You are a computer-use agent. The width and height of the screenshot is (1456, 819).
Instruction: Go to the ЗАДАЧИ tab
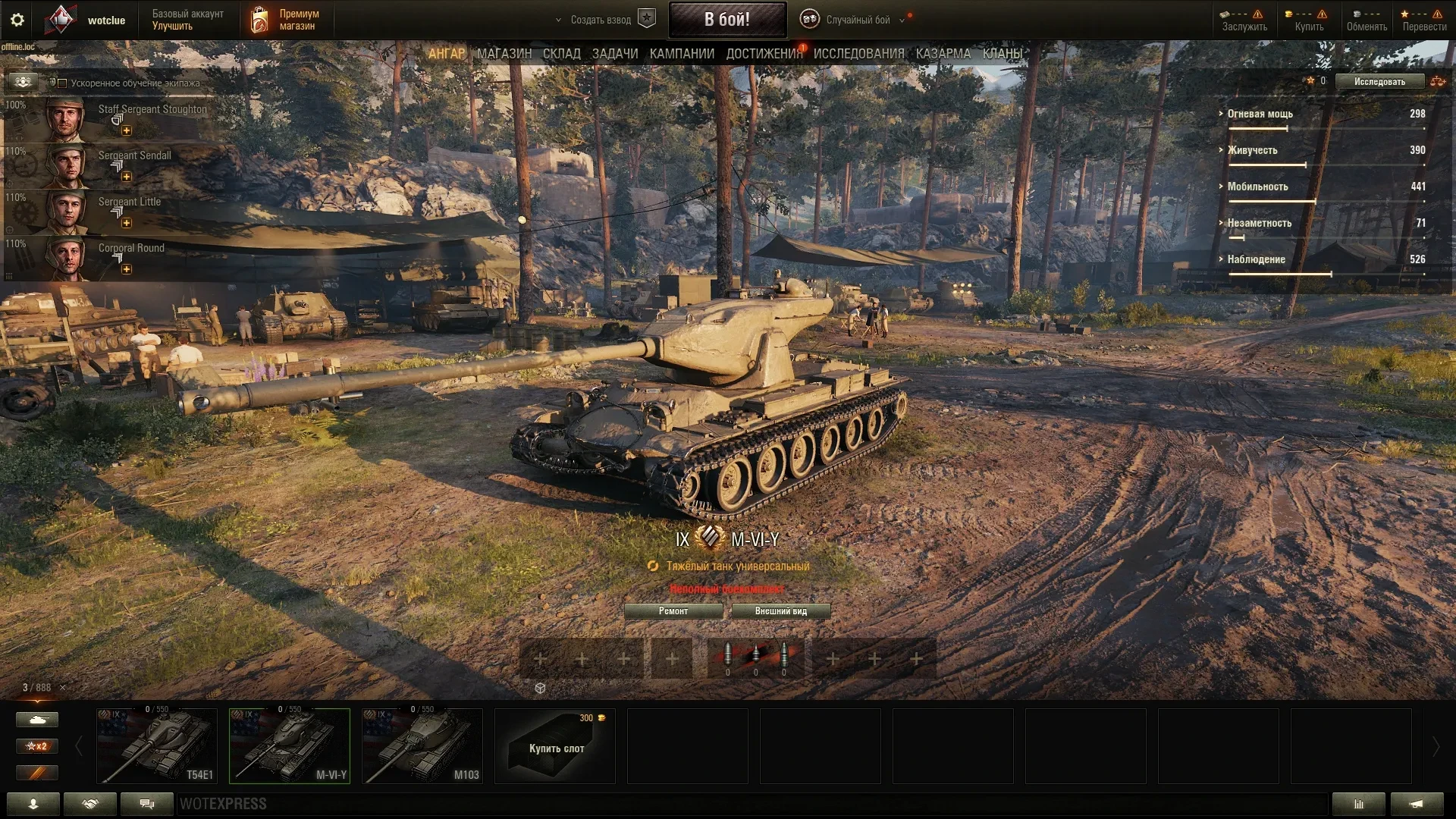click(x=614, y=54)
